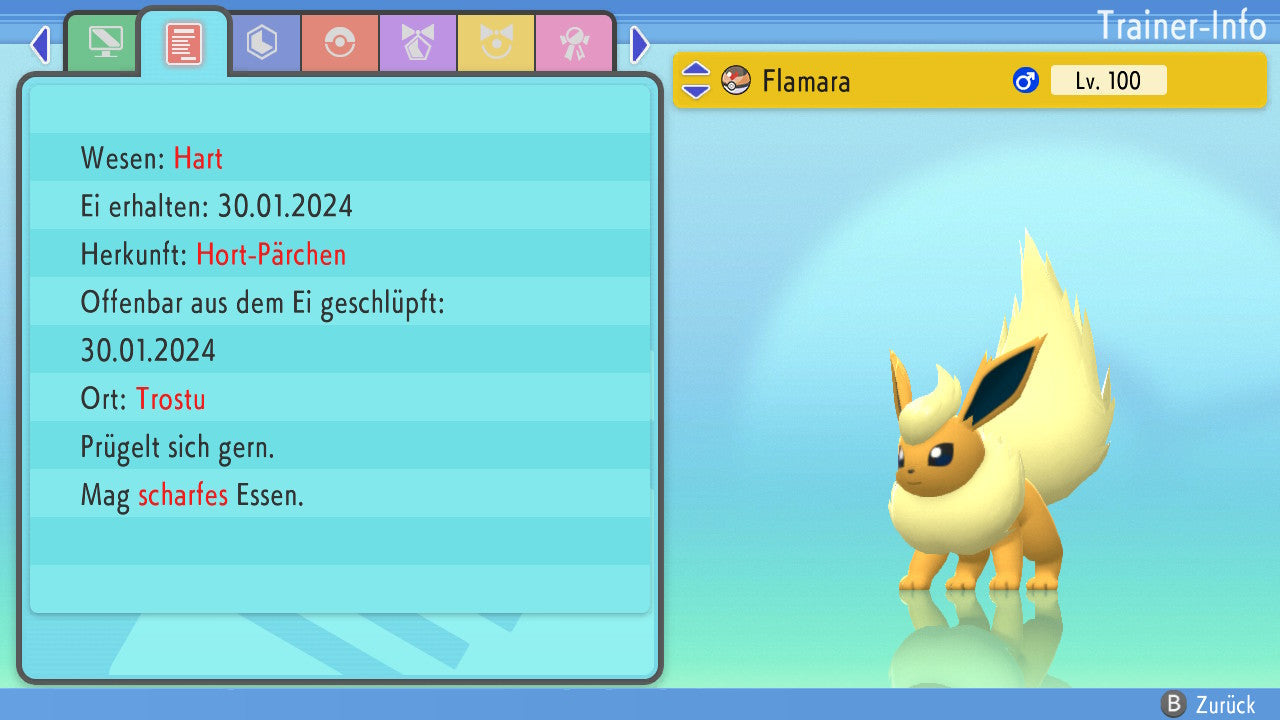Viewport: 1280px width, 720px height.
Task: Open the blue hexagon stats tab
Action: click(262, 43)
